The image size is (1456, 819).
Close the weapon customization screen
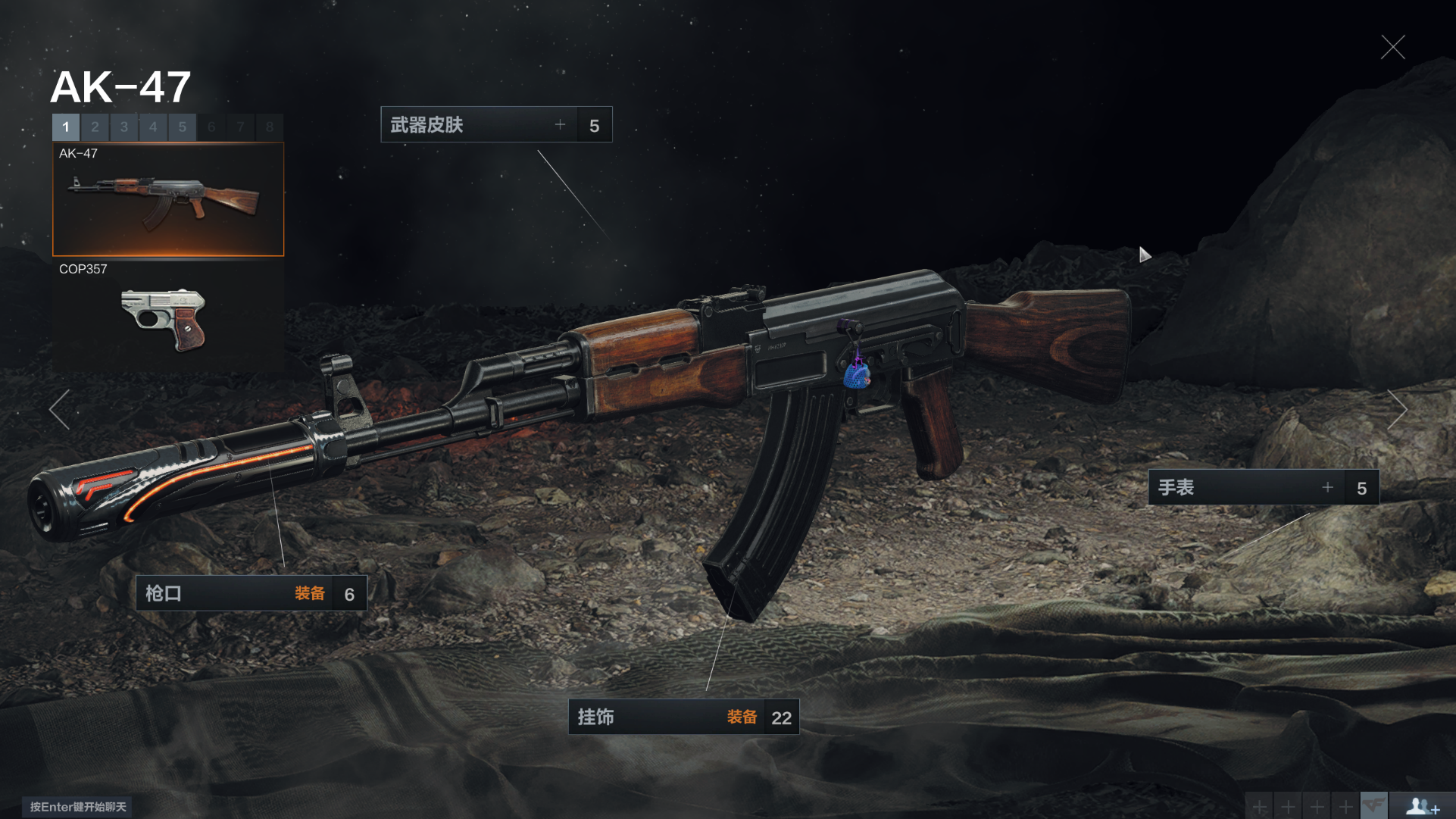coord(1392,47)
